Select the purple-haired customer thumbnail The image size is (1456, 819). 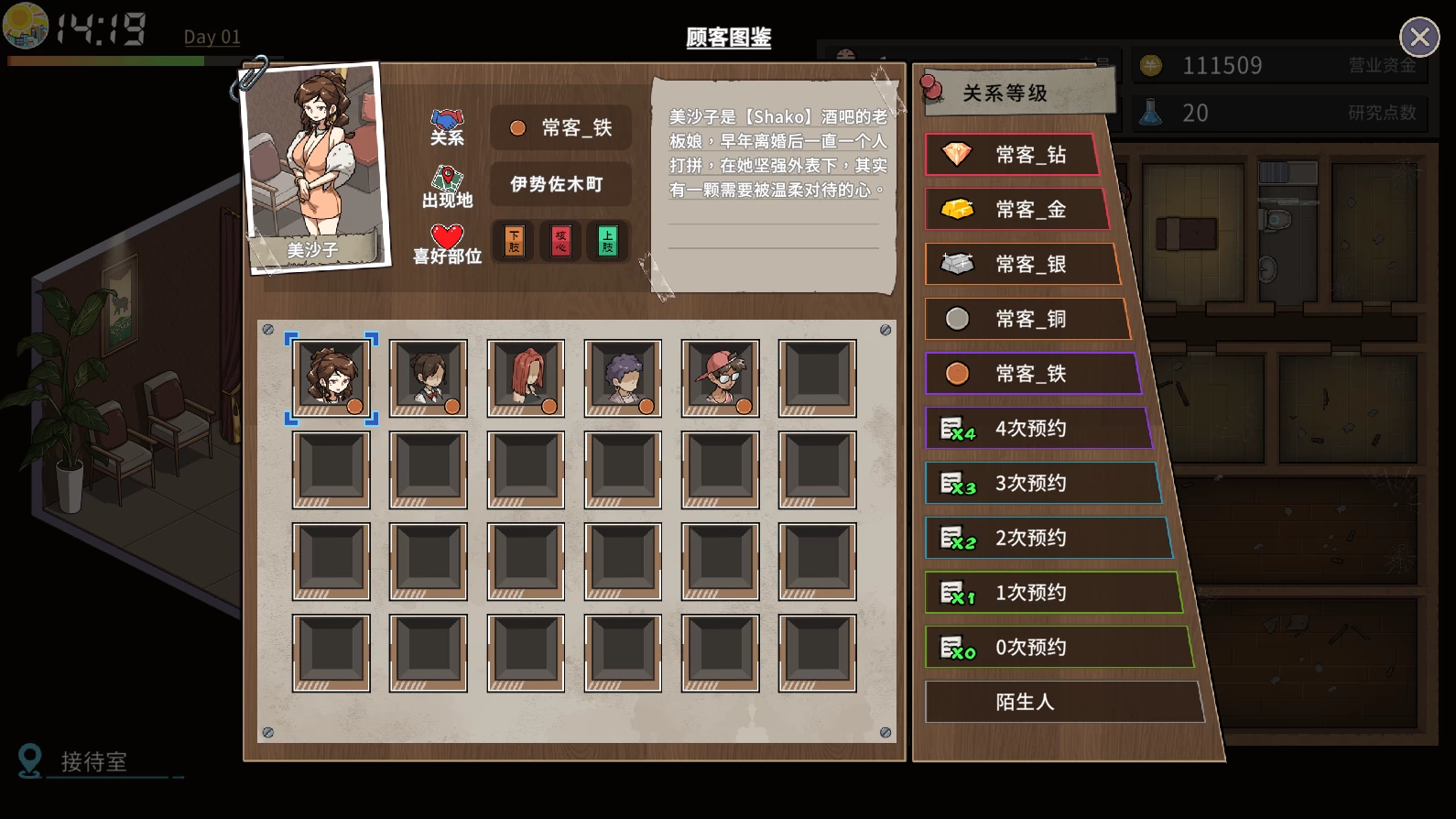click(x=623, y=377)
